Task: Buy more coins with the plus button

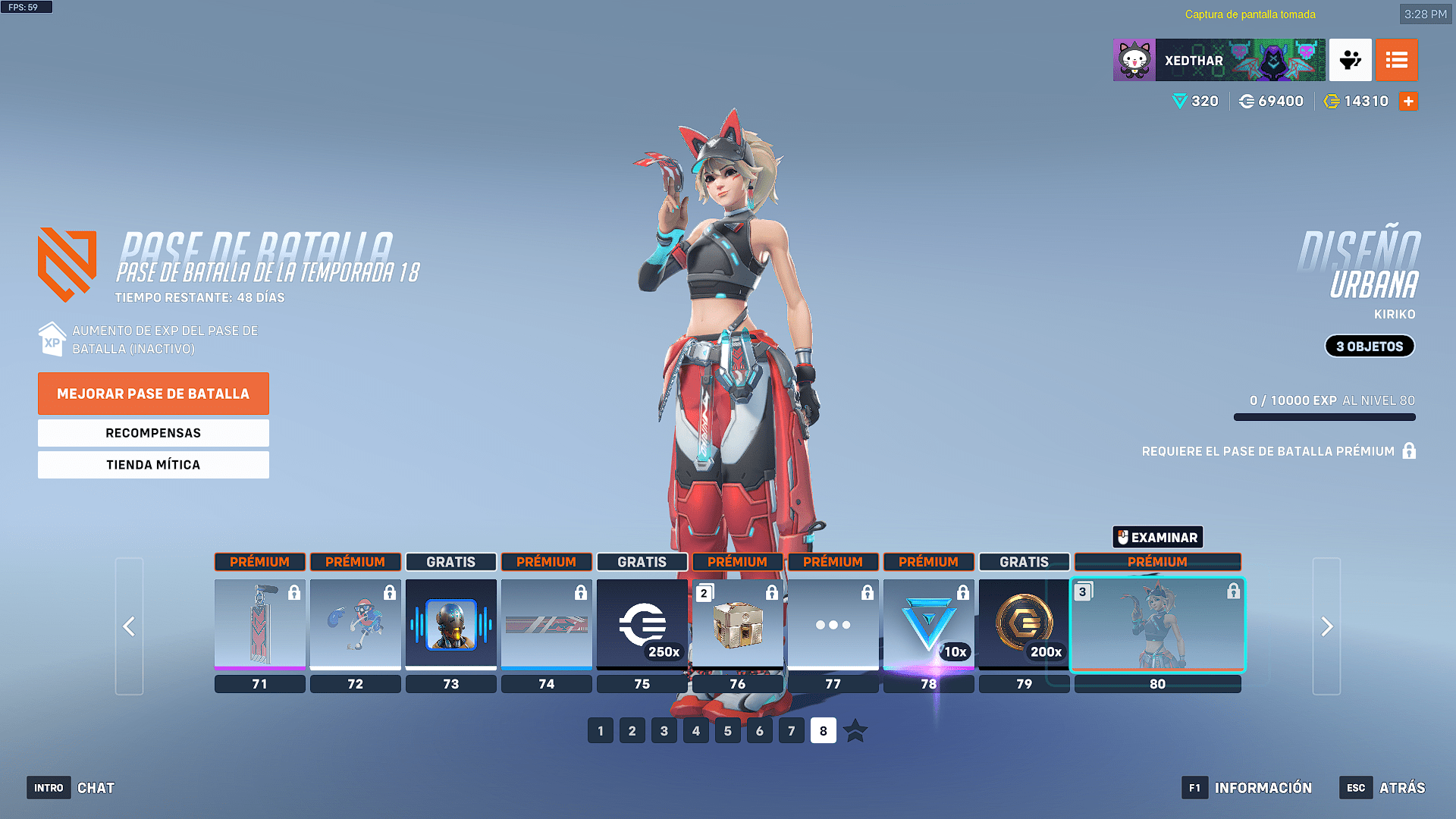Action: [x=1408, y=102]
